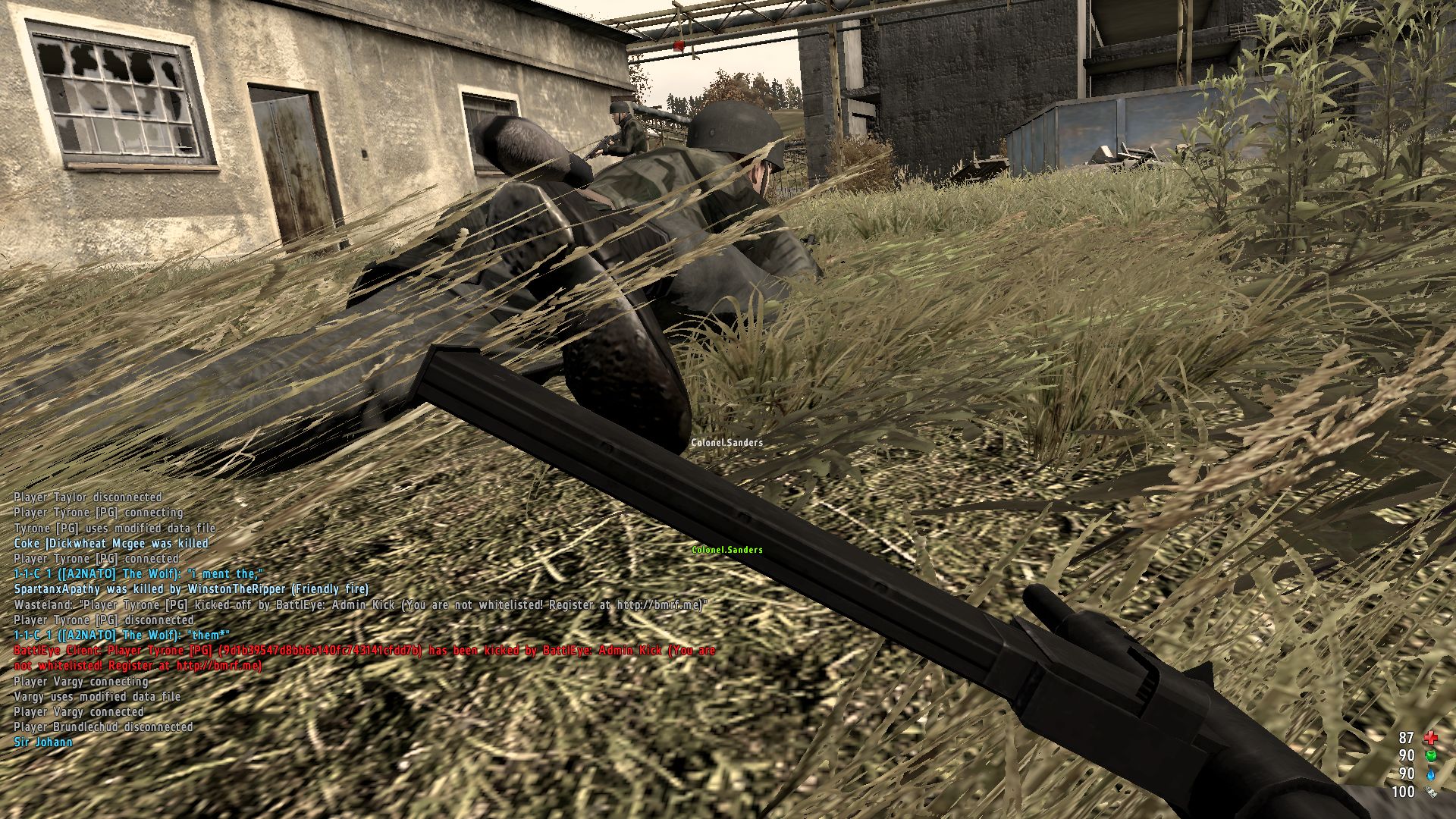Click the Coke |Dickwheat Mcgee killed message
Screen dimensions: 1456x819
(110, 544)
